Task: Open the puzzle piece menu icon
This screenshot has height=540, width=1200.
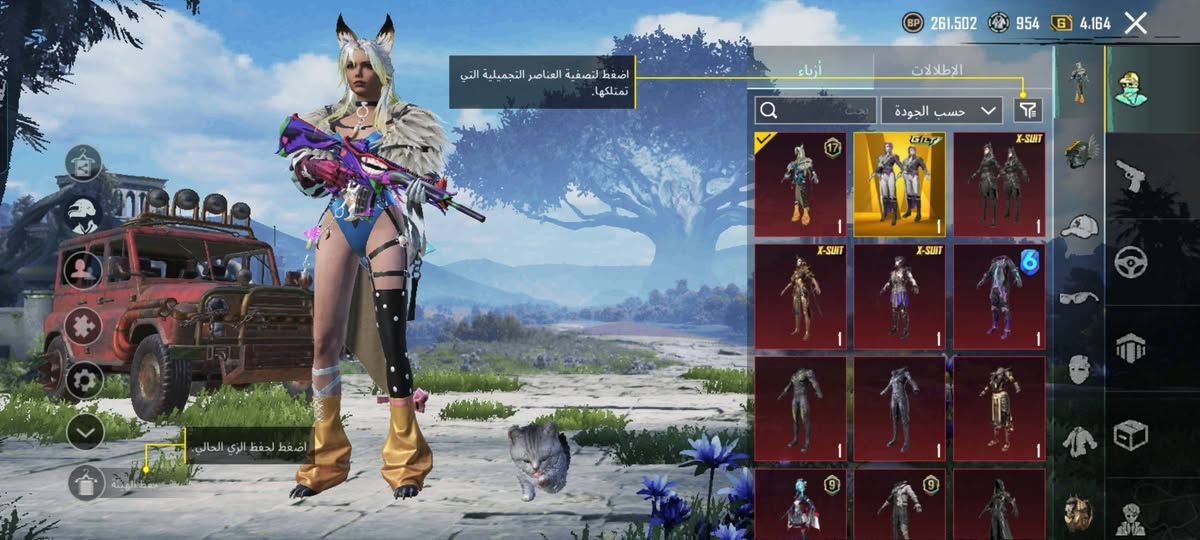Action: click(84, 326)
